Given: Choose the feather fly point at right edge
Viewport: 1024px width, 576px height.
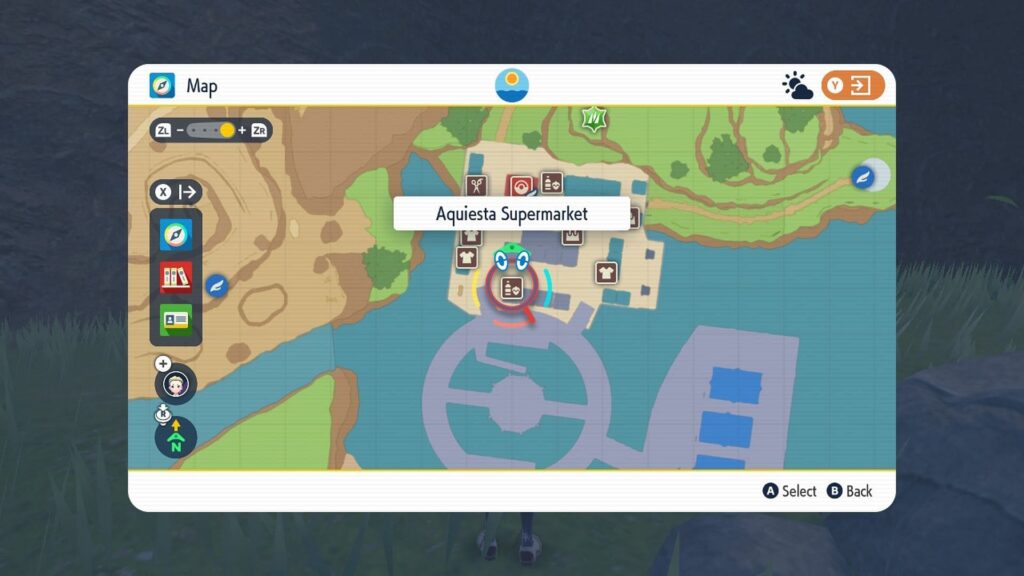Looking at the screenshot, I should pyautogui.click(x=864, y=177).
